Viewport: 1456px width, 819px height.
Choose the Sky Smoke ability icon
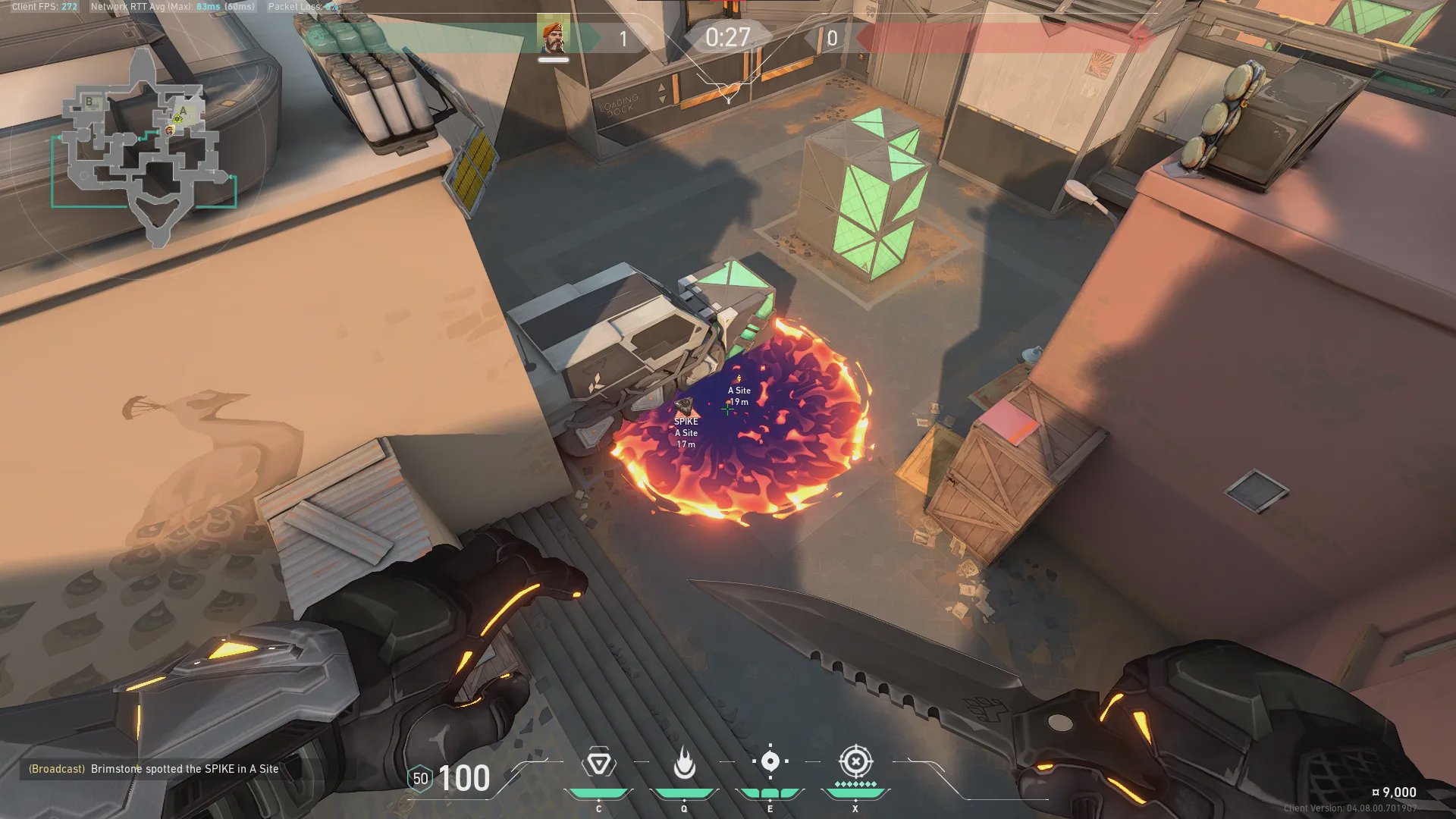pyautogui.click(x=770, y=761)
